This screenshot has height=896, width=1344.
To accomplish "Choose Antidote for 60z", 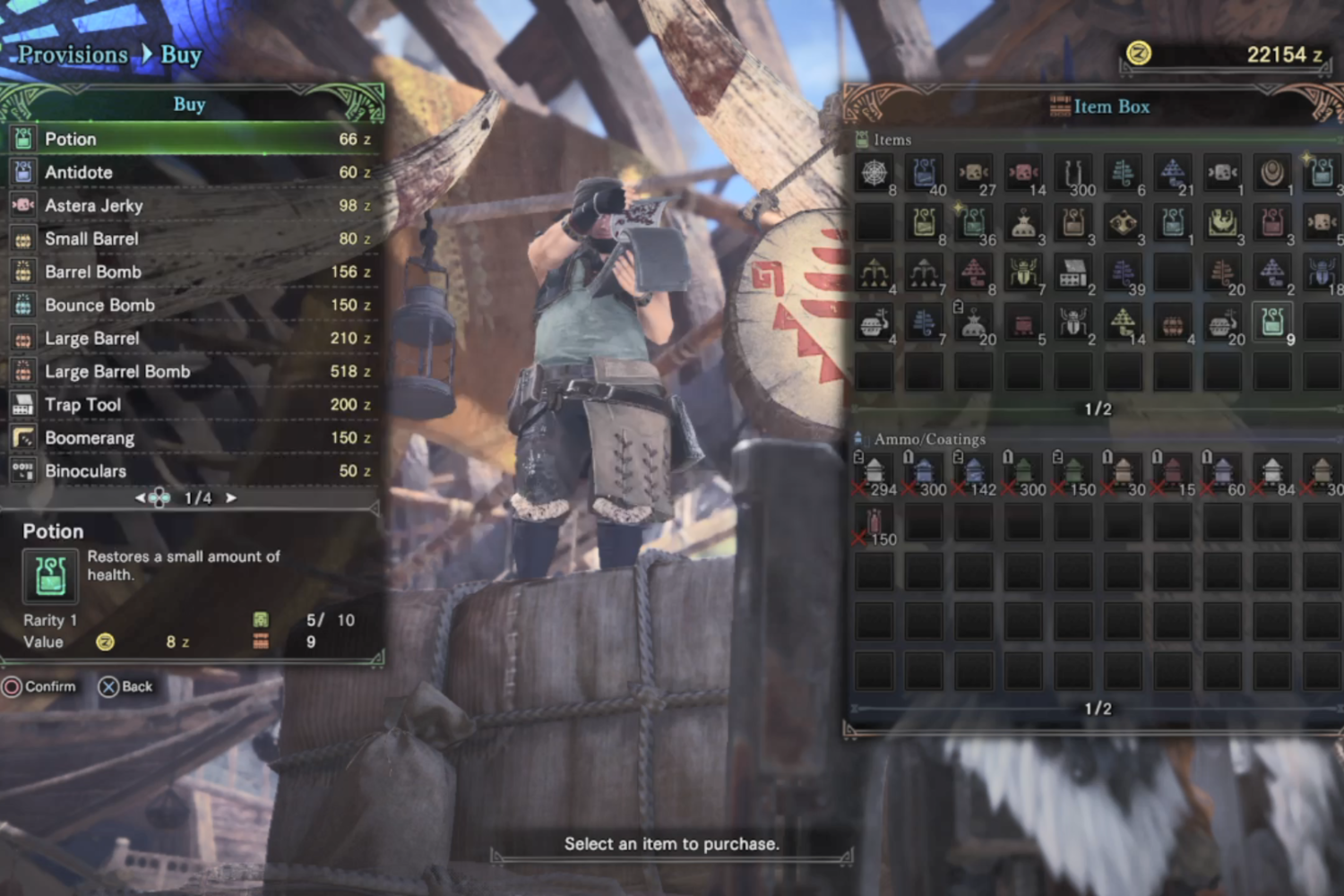I will pos(193,172).
